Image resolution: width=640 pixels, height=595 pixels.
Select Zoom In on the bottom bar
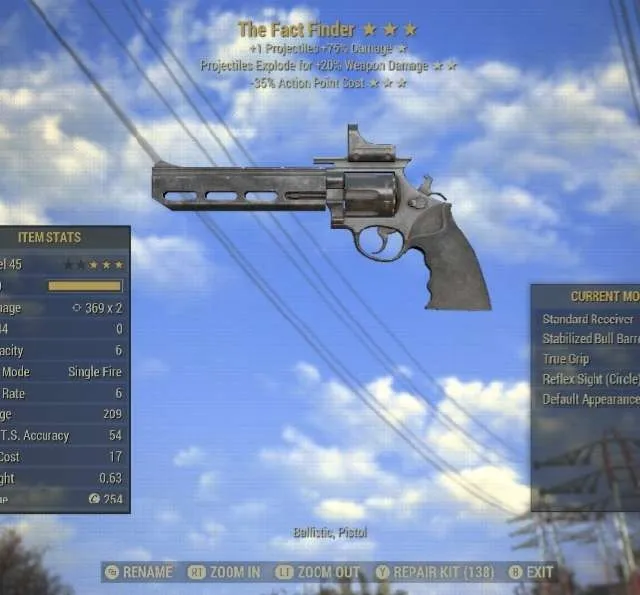point(225,572)
